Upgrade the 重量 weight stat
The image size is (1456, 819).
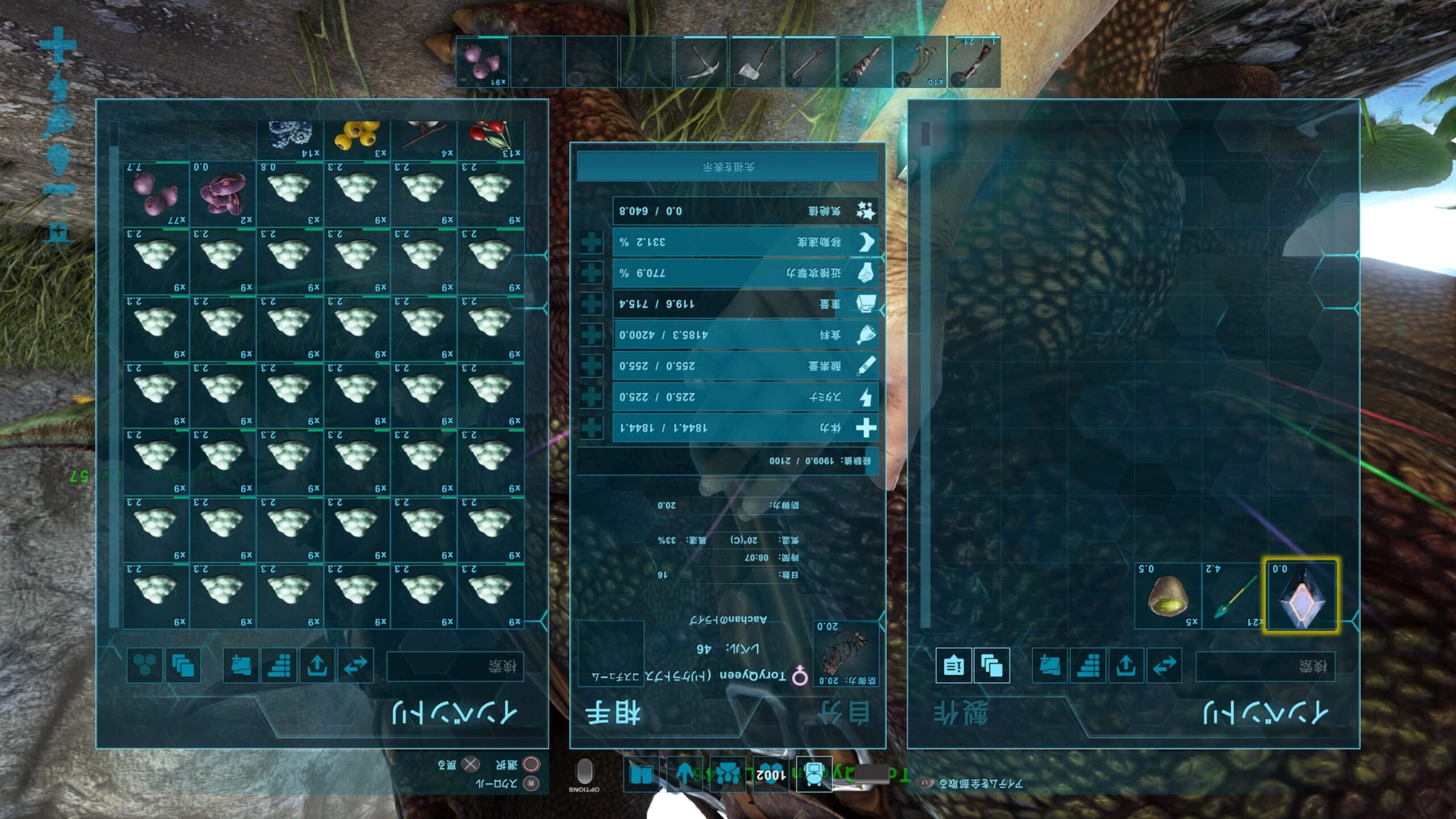coord(591,304)
